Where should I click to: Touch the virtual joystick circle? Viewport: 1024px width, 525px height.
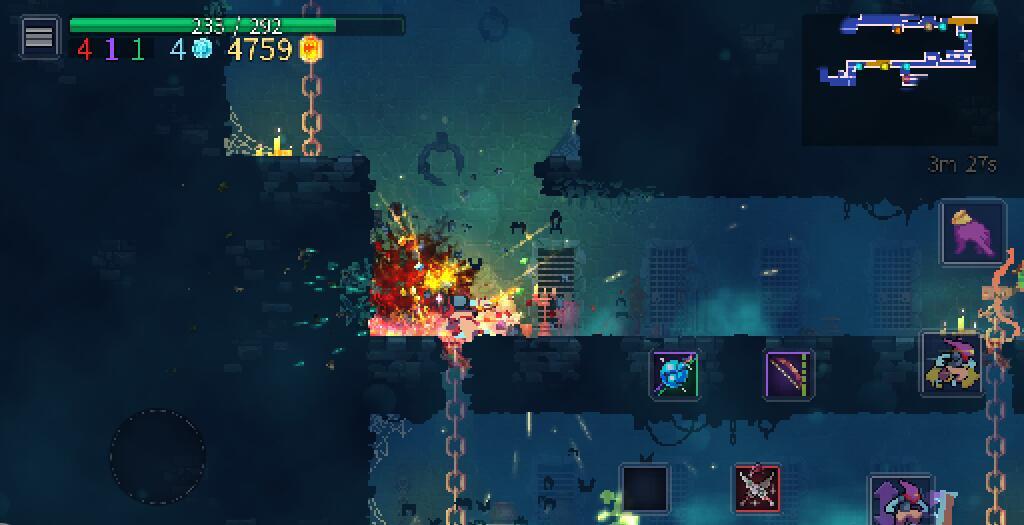tap(157, 456)
